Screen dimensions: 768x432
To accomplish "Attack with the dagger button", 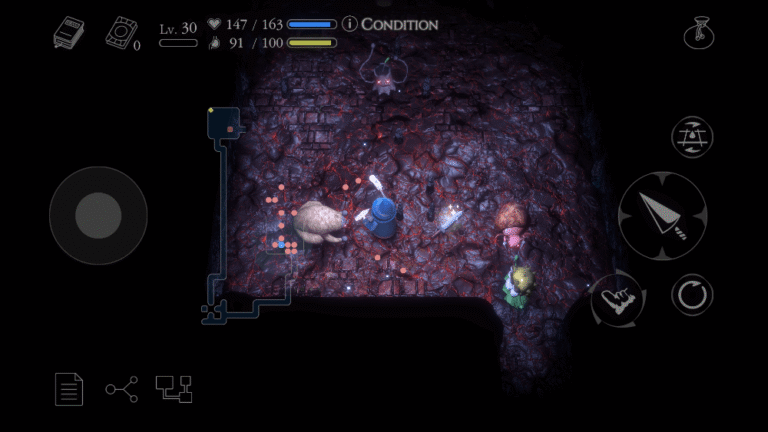I will click(662, 215).
